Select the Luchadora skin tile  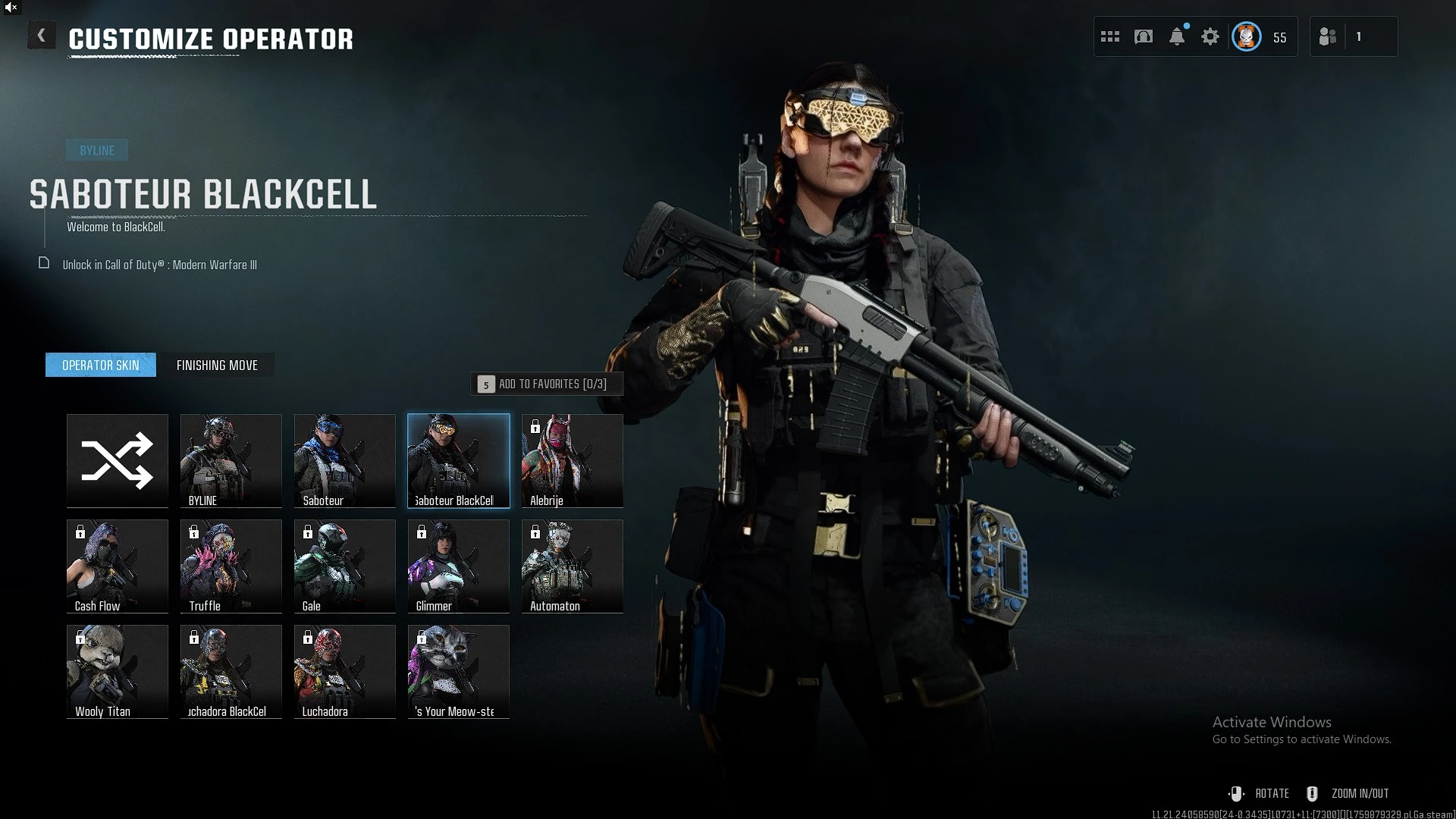click(x=345, y=671)
